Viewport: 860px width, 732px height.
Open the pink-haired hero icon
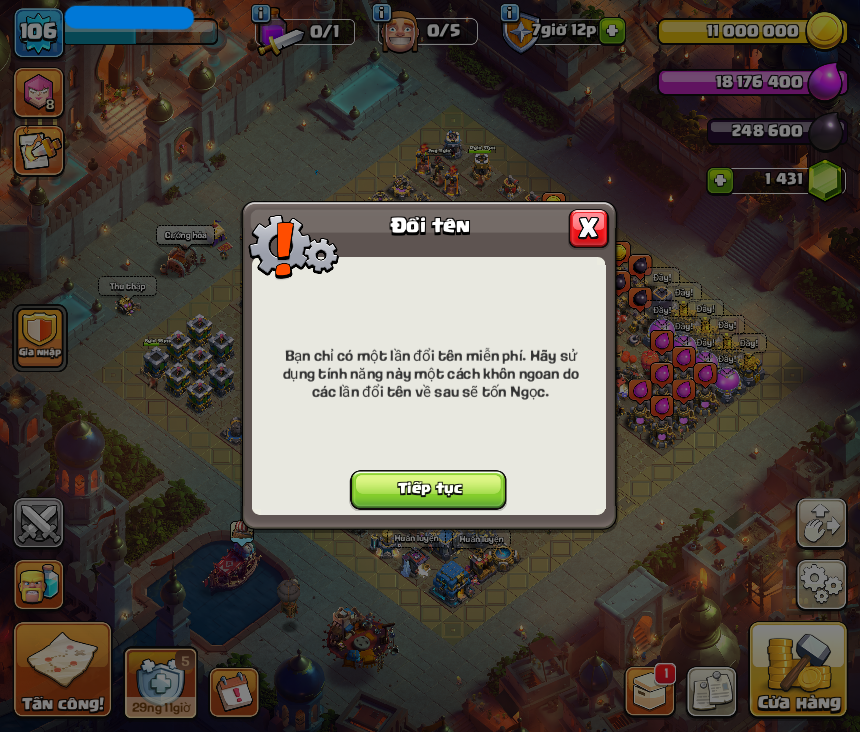[38, 93]
